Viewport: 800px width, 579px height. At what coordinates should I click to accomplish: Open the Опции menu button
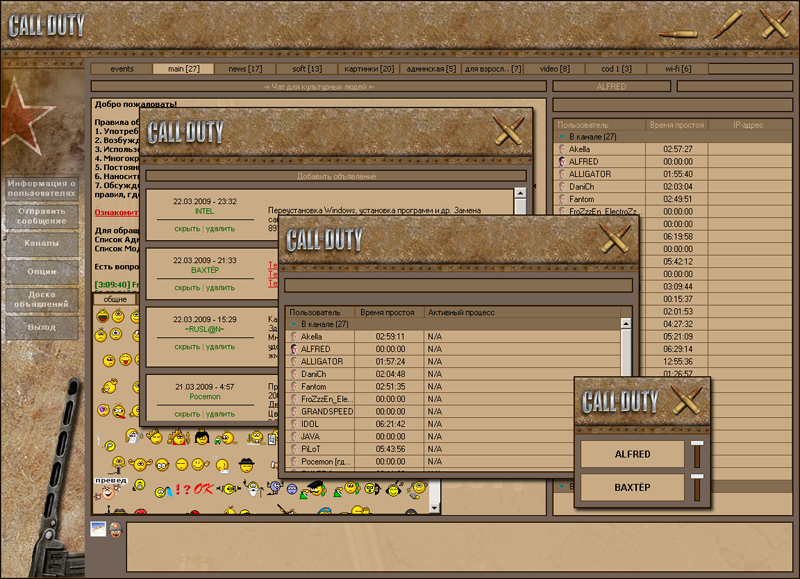pyautogui.click(x=41, y=271)
